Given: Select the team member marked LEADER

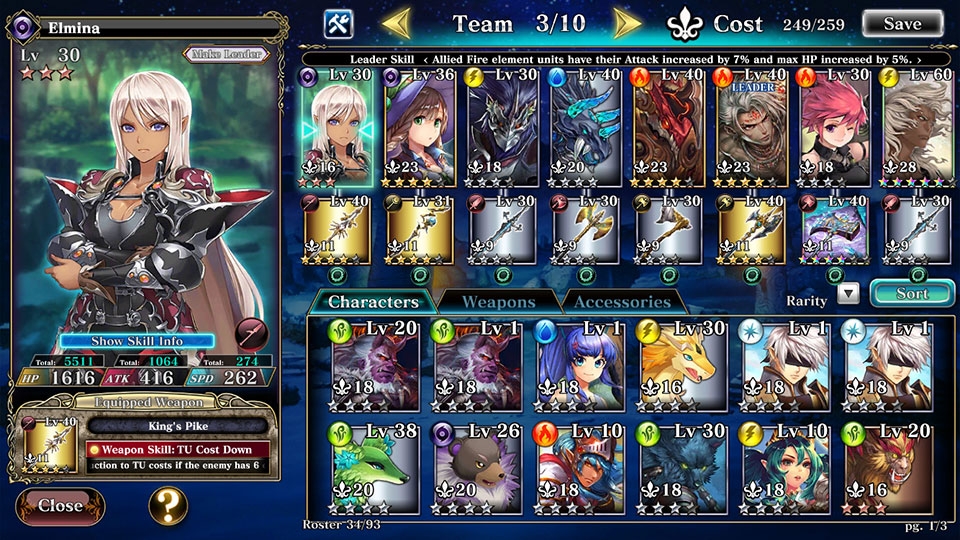Looking at the screenshot, I should [751, 128].
